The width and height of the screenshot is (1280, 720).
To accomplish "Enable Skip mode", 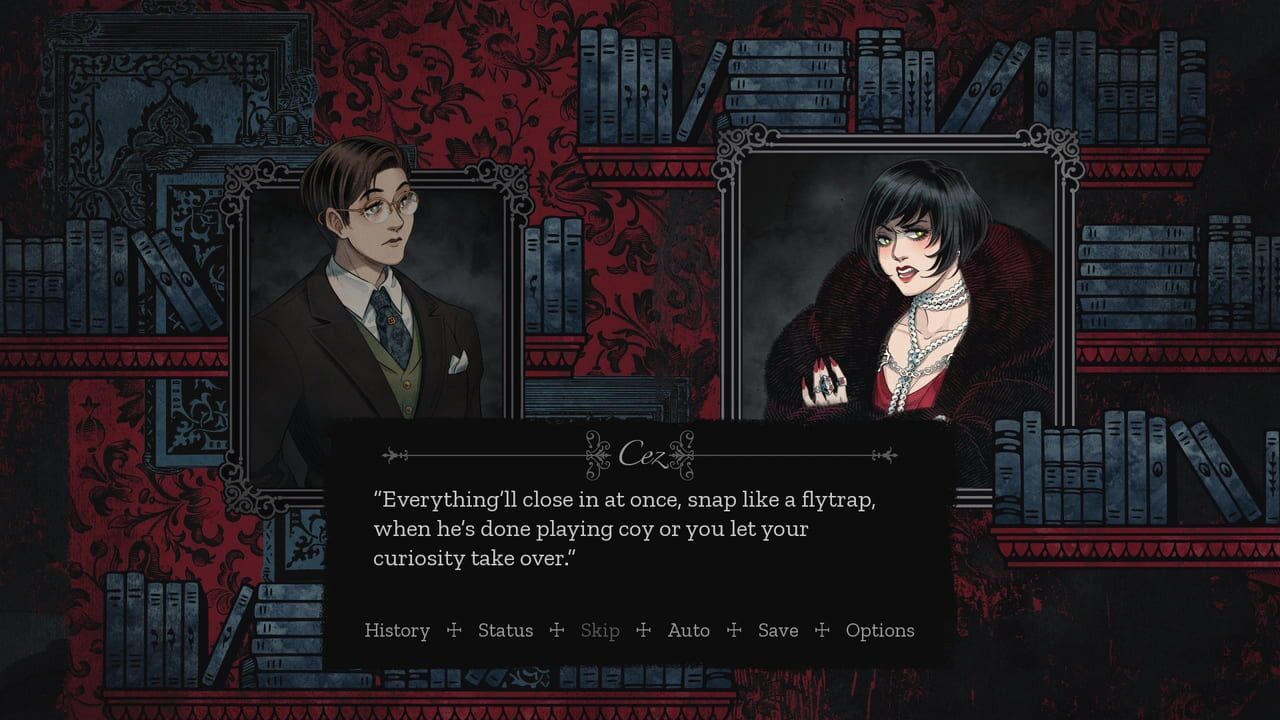I will [x=600, y=631].
